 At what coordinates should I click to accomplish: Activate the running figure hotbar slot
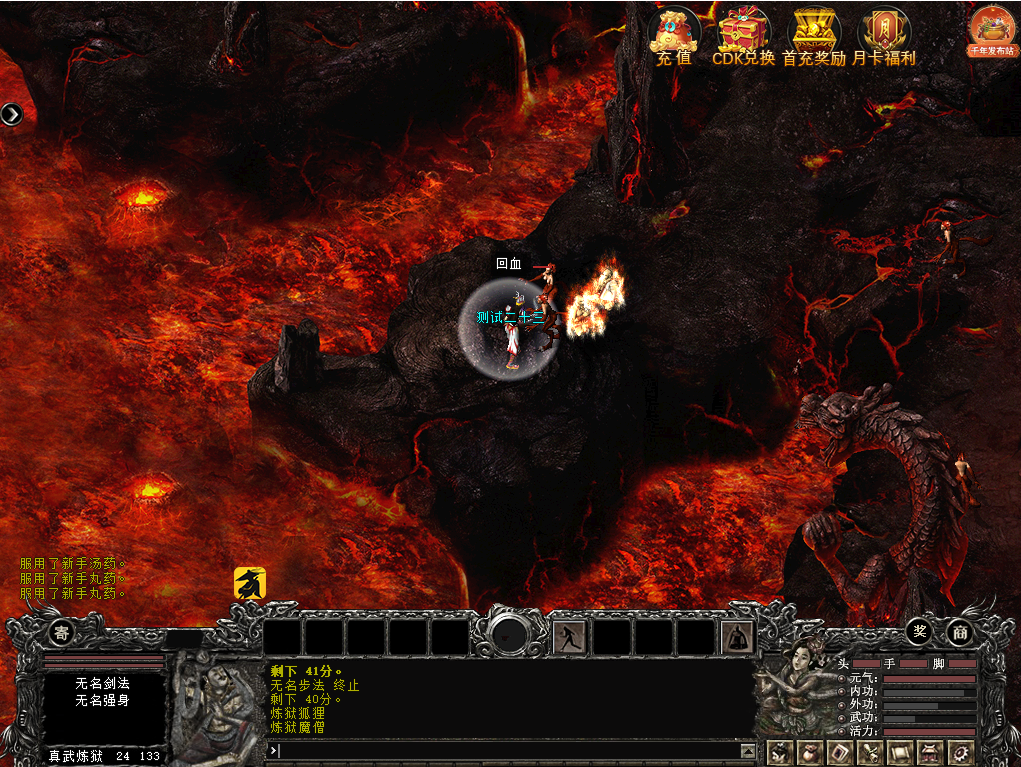pyautogui.click(x=570, y=637)
